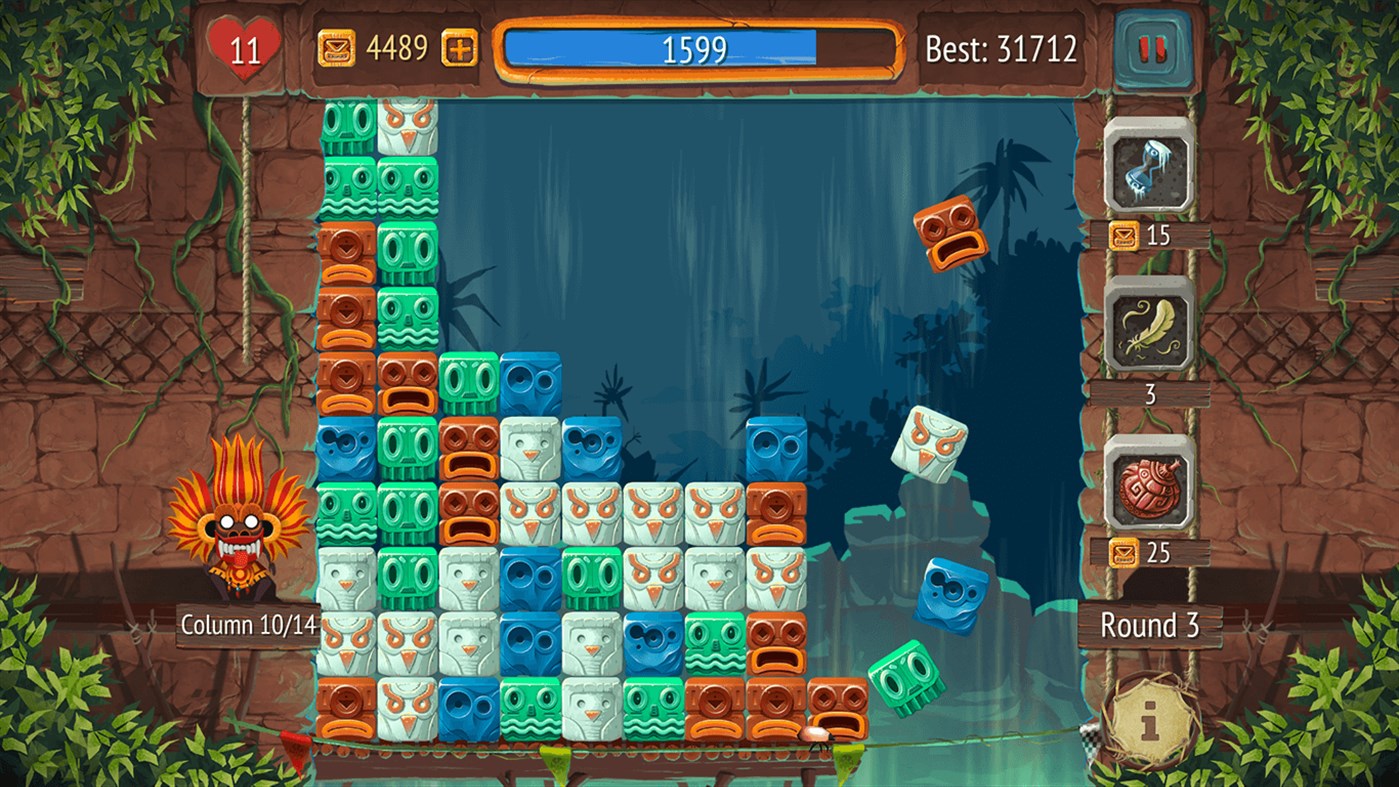Image resolution: width=1399 pixels, height=787 pixels.
Task: Use the feather power-up
Action: coord(1147,330)
